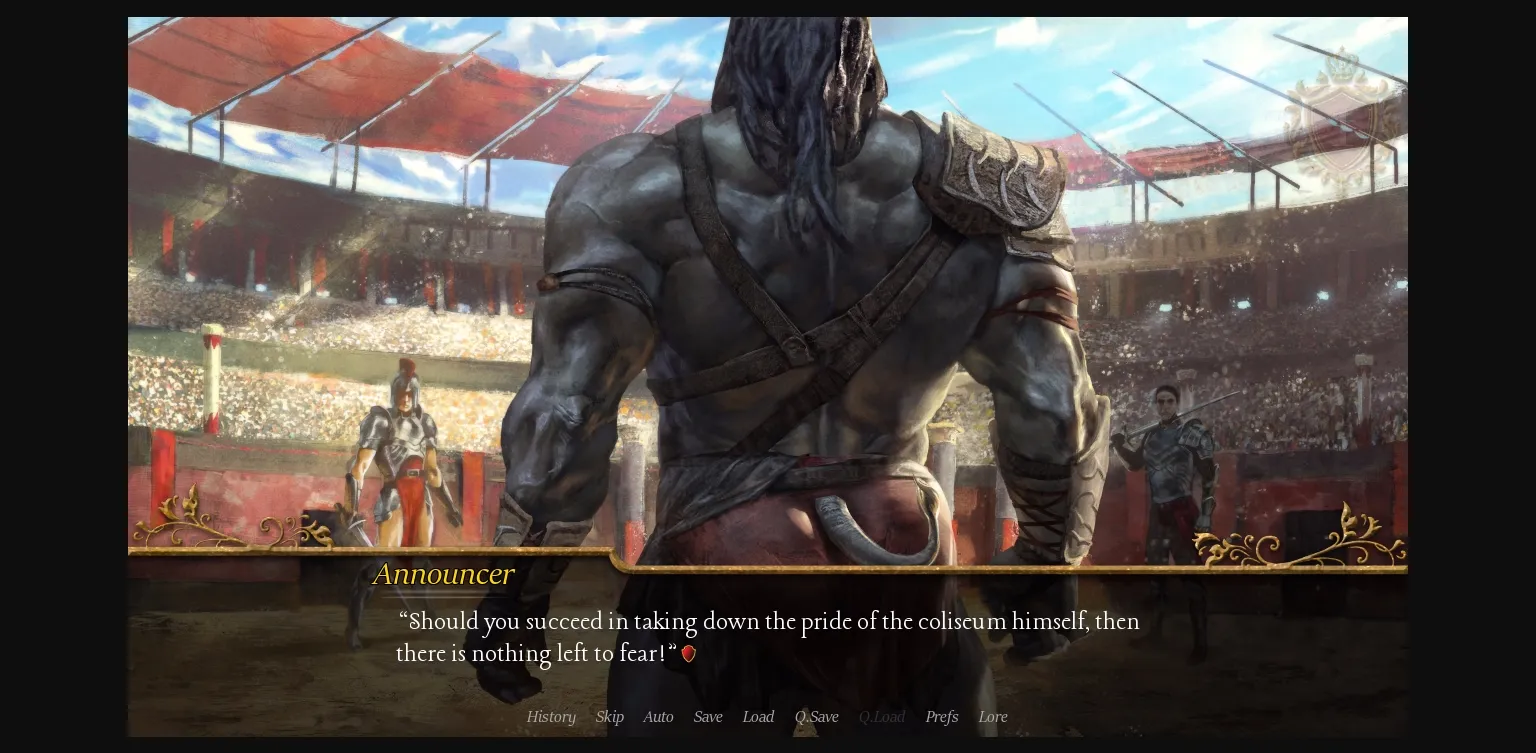The image size is (1536, 753).
Task: Click the red shield continue indicator
Action: pyautogui.click(x=688, y=653)
